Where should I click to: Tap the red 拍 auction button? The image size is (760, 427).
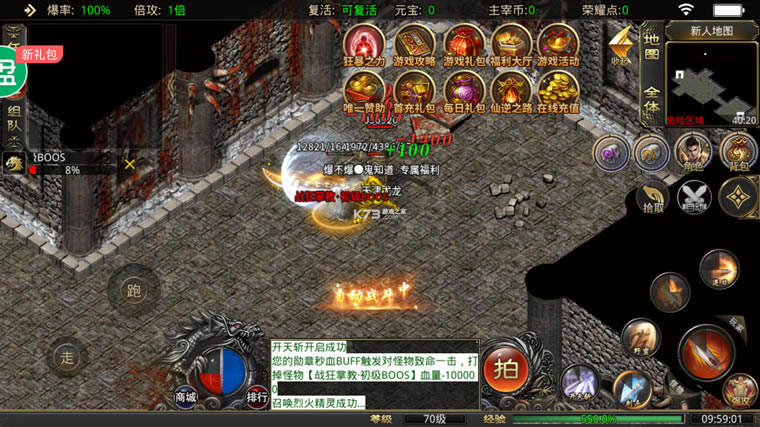[x=507, y=368]
